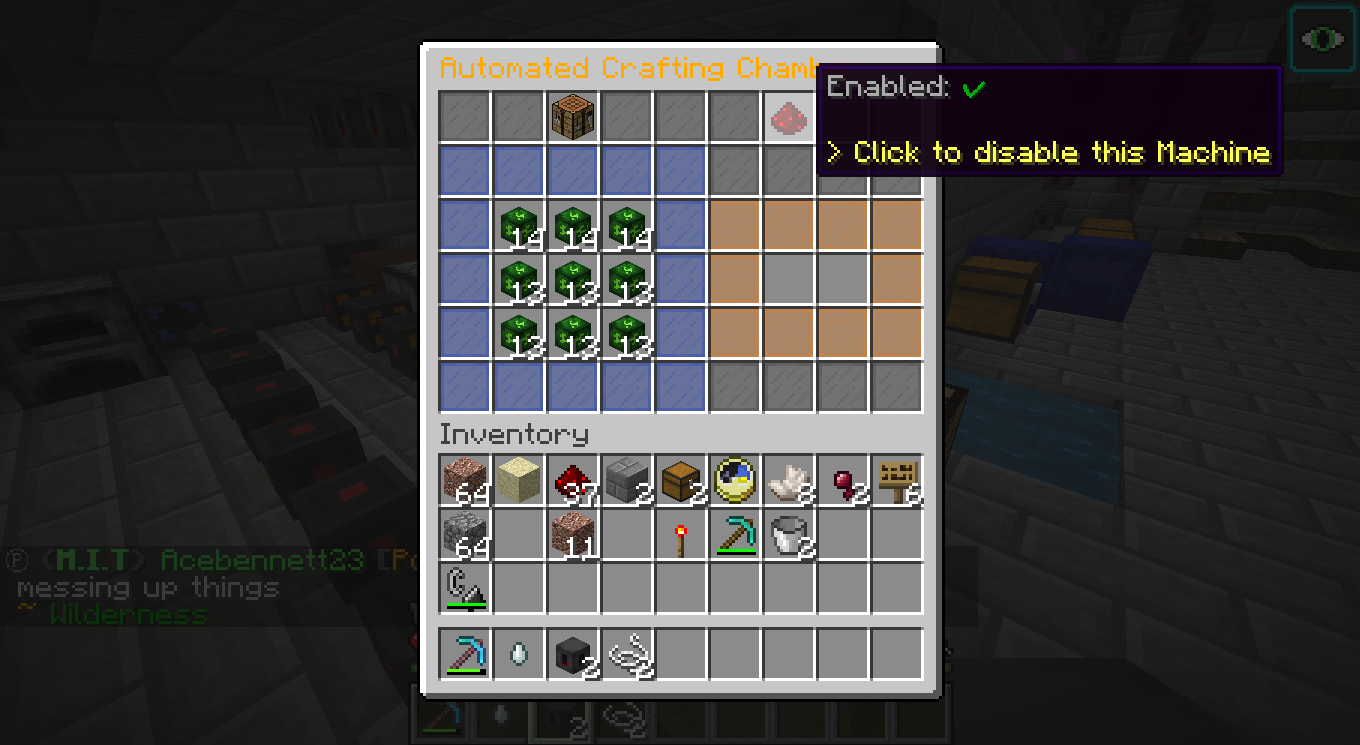Select the clock item in the inventory
1360x745 pixels.
tap(735, 481)
